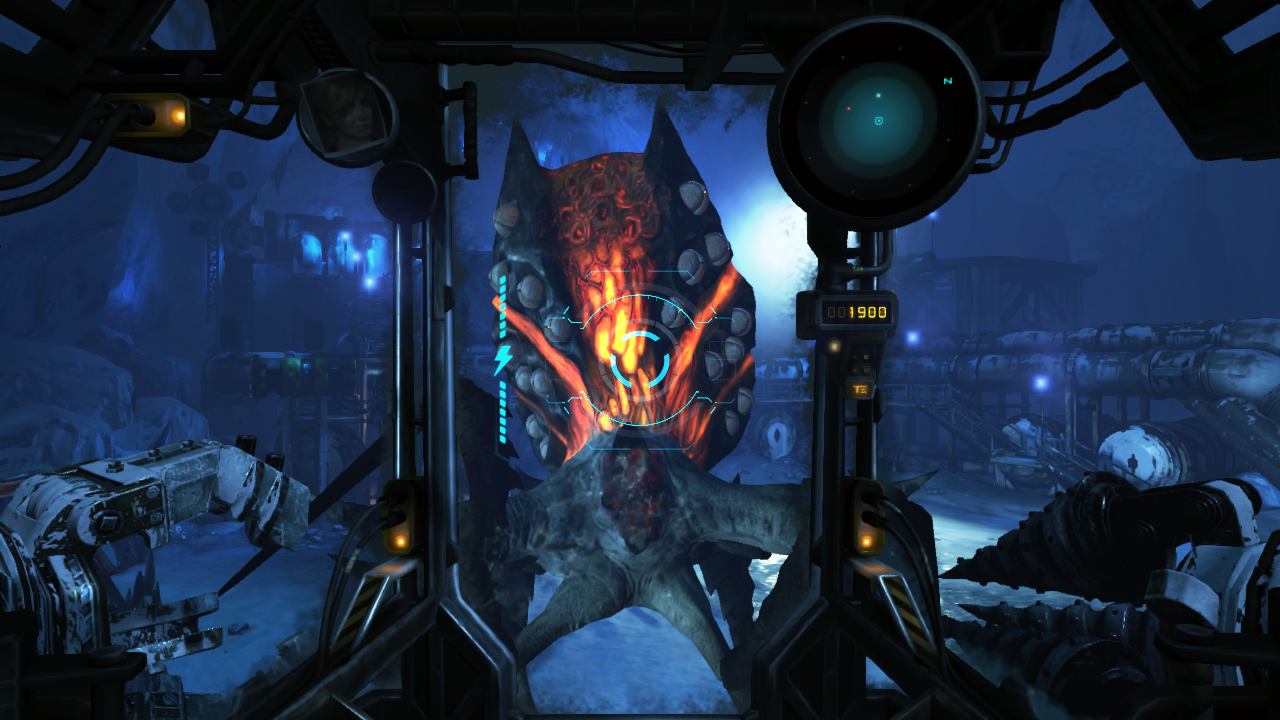Click the N compass marker on the radar
Viewport: 1280px width, 720px height.
pyautogui.click(x=949, y=80)
